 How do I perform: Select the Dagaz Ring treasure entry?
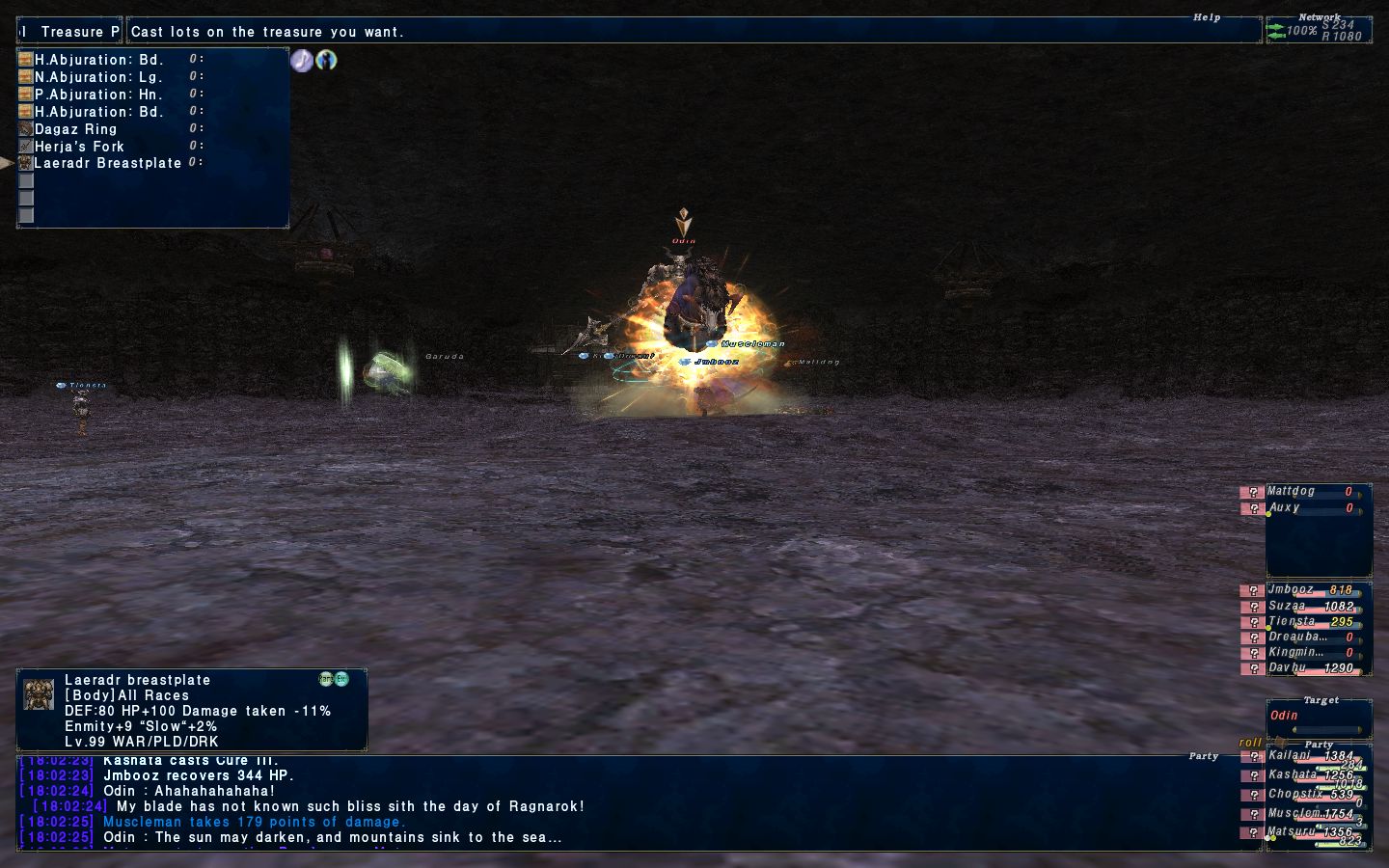tap(75, 129)
